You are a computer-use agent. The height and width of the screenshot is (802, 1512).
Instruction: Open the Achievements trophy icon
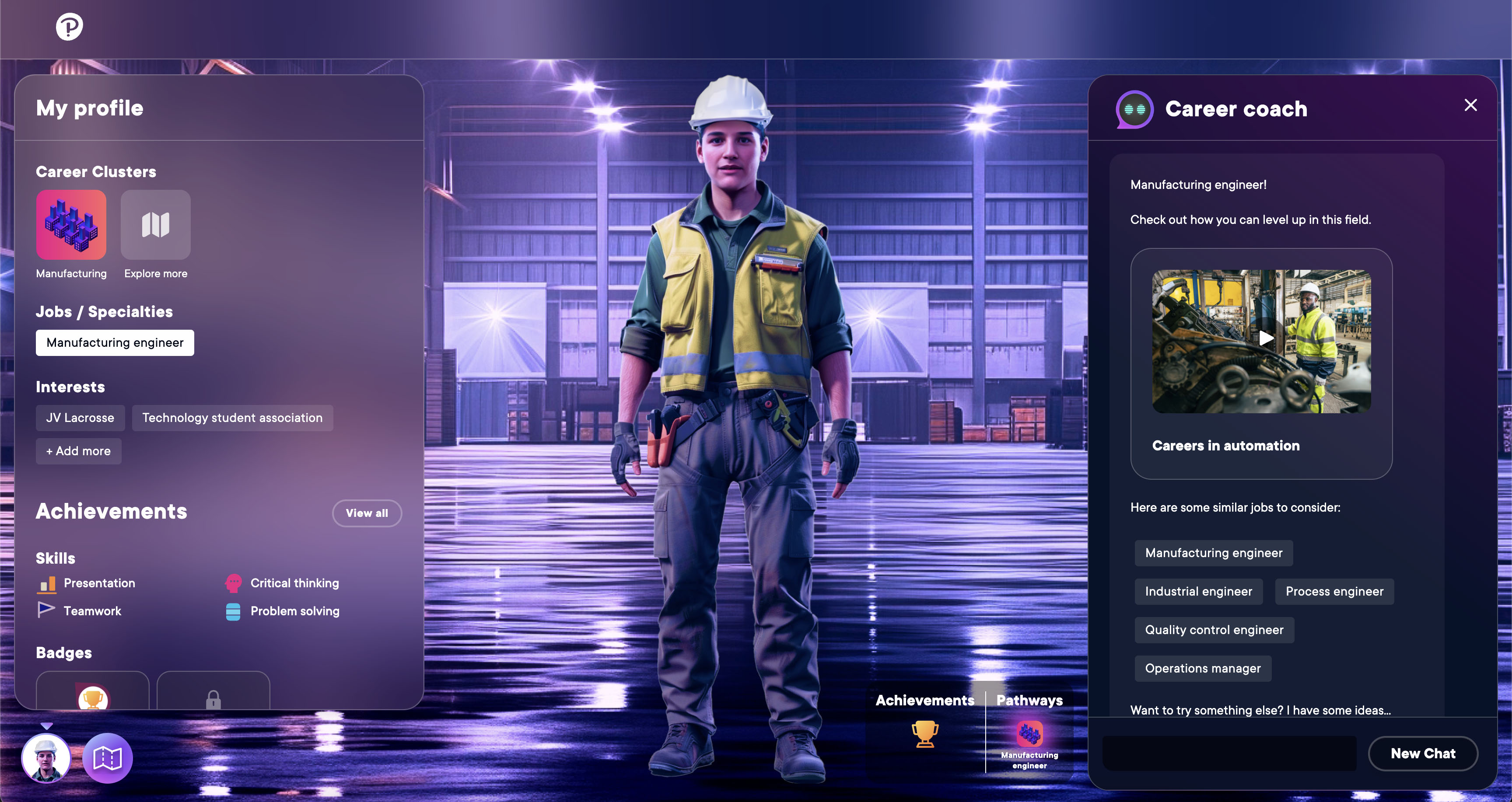pos(925,734)
